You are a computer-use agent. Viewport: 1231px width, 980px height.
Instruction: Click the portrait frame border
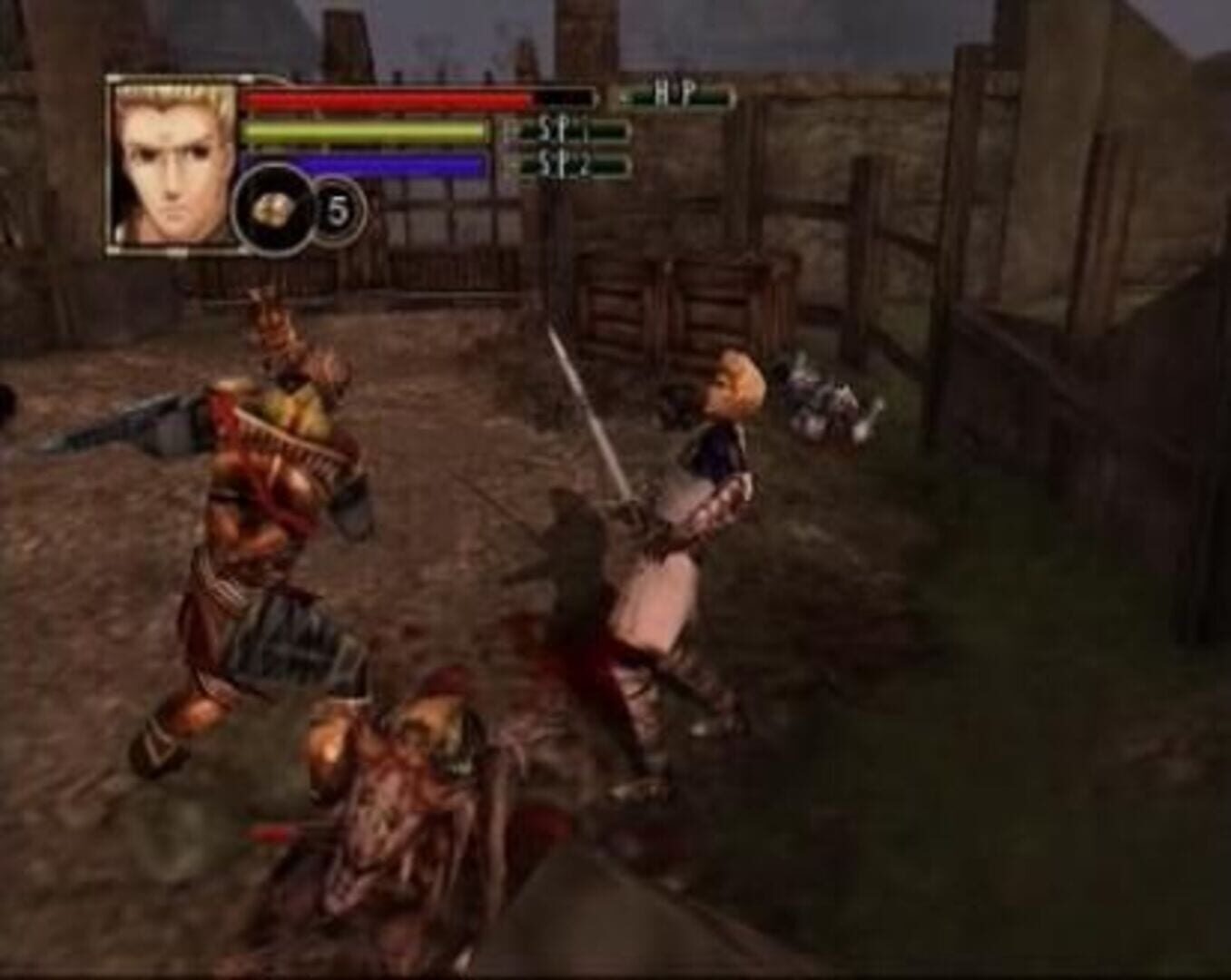click(109, 163)
